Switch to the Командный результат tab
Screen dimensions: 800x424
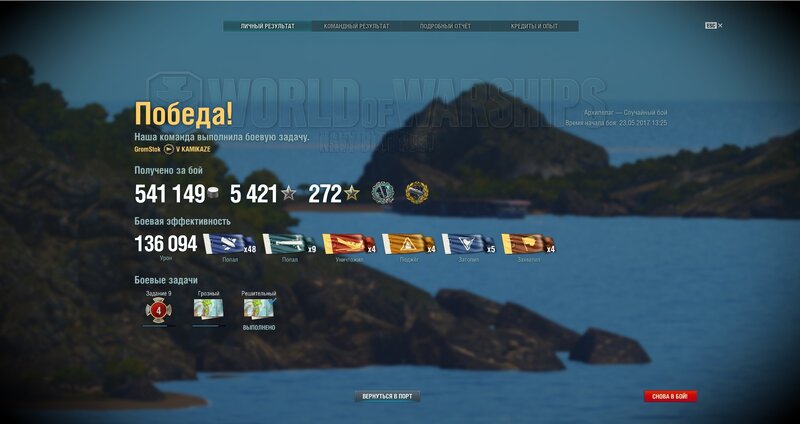click(356, 26)
